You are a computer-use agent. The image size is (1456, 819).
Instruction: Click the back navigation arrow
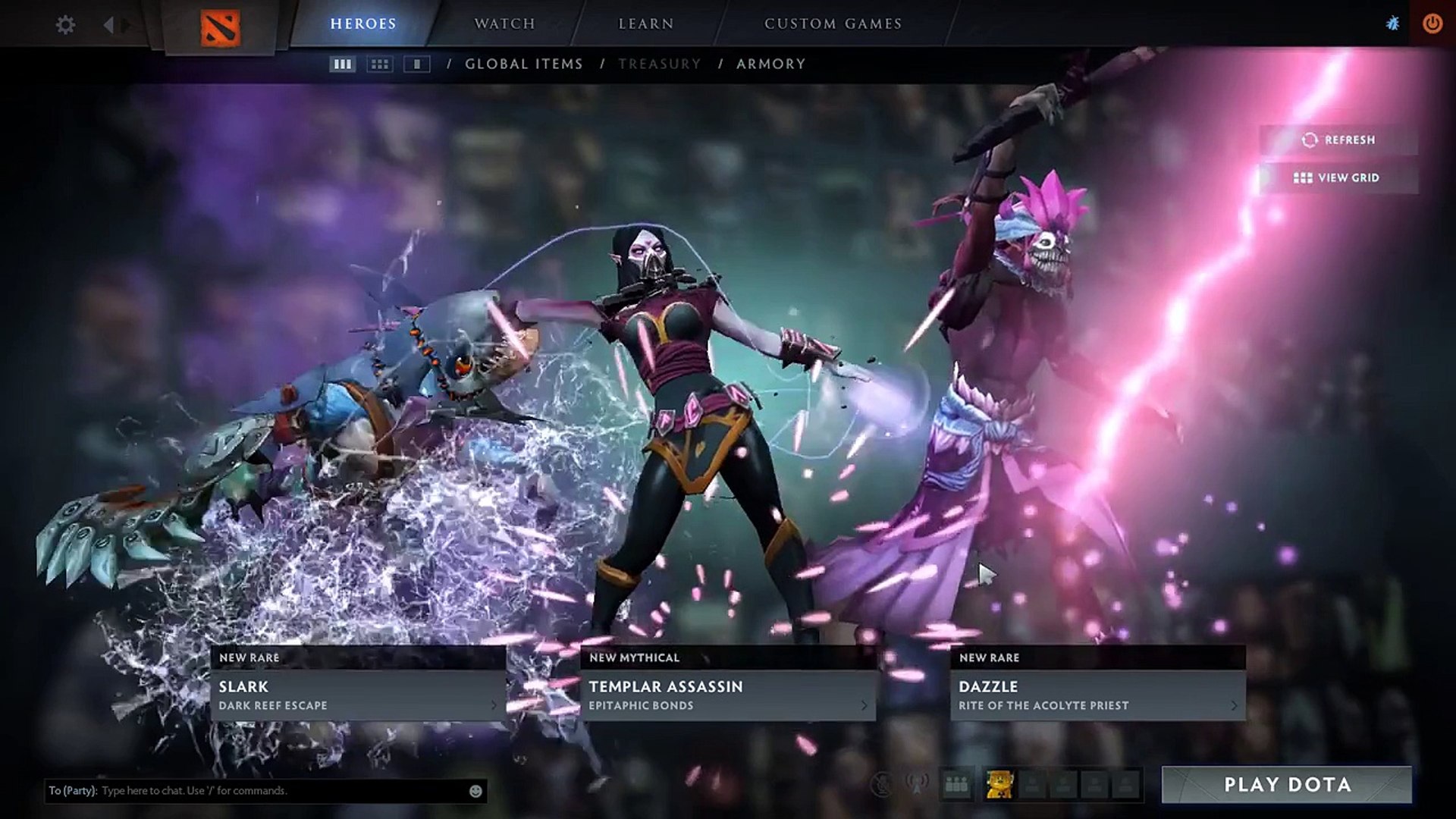(x=108, y=25)
